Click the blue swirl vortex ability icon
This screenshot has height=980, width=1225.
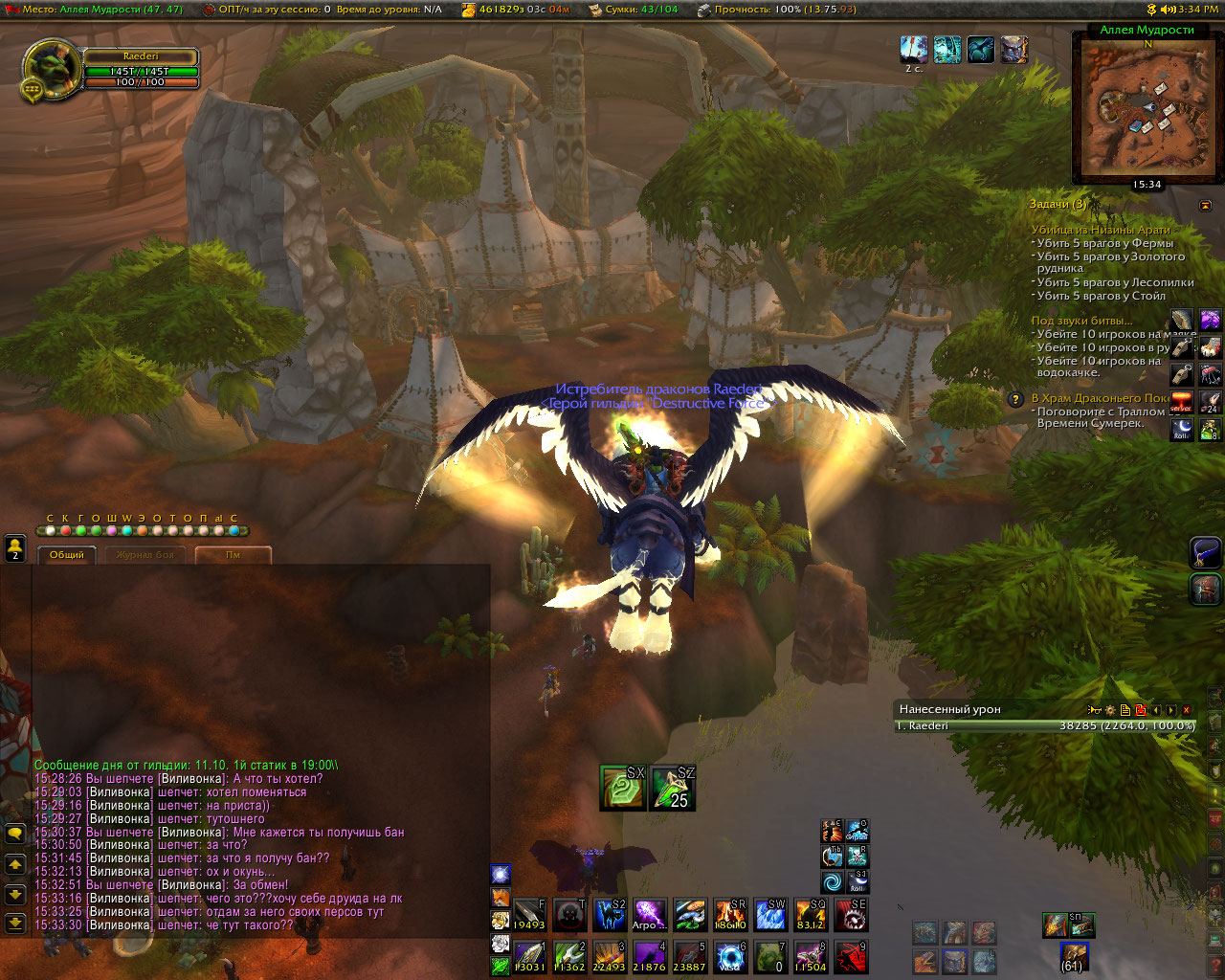coord(832,880)
